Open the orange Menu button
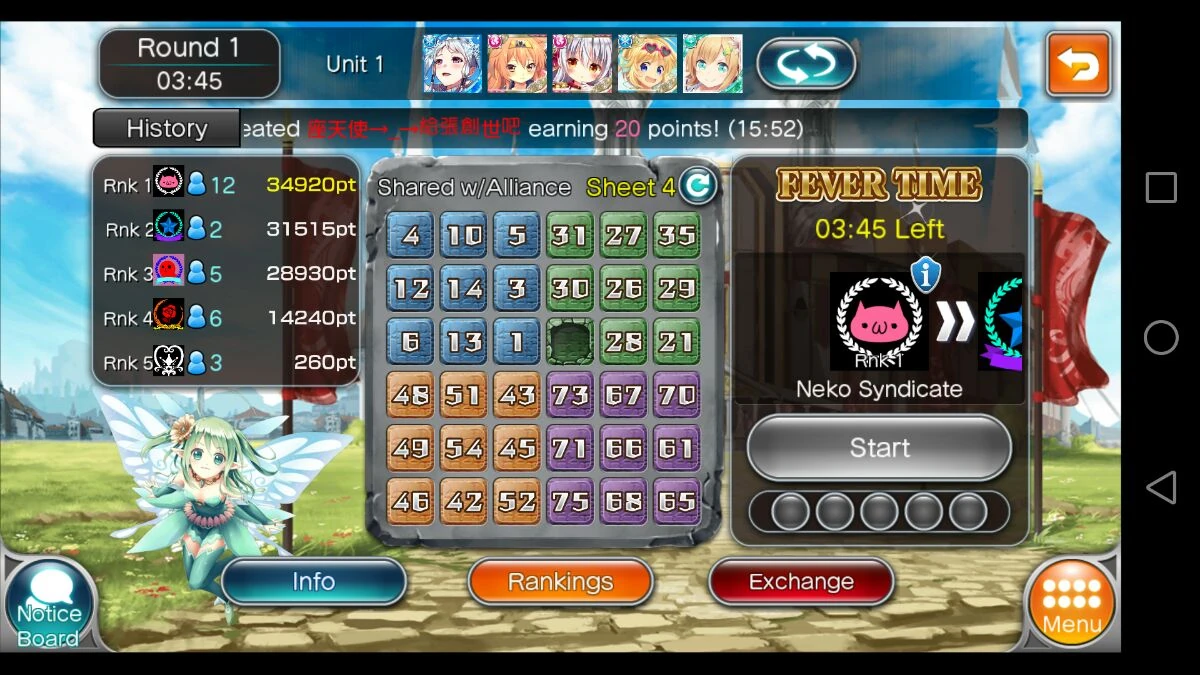Image resolution: width=1200 pixels, height=675 pixels. tap(1071, 603)
